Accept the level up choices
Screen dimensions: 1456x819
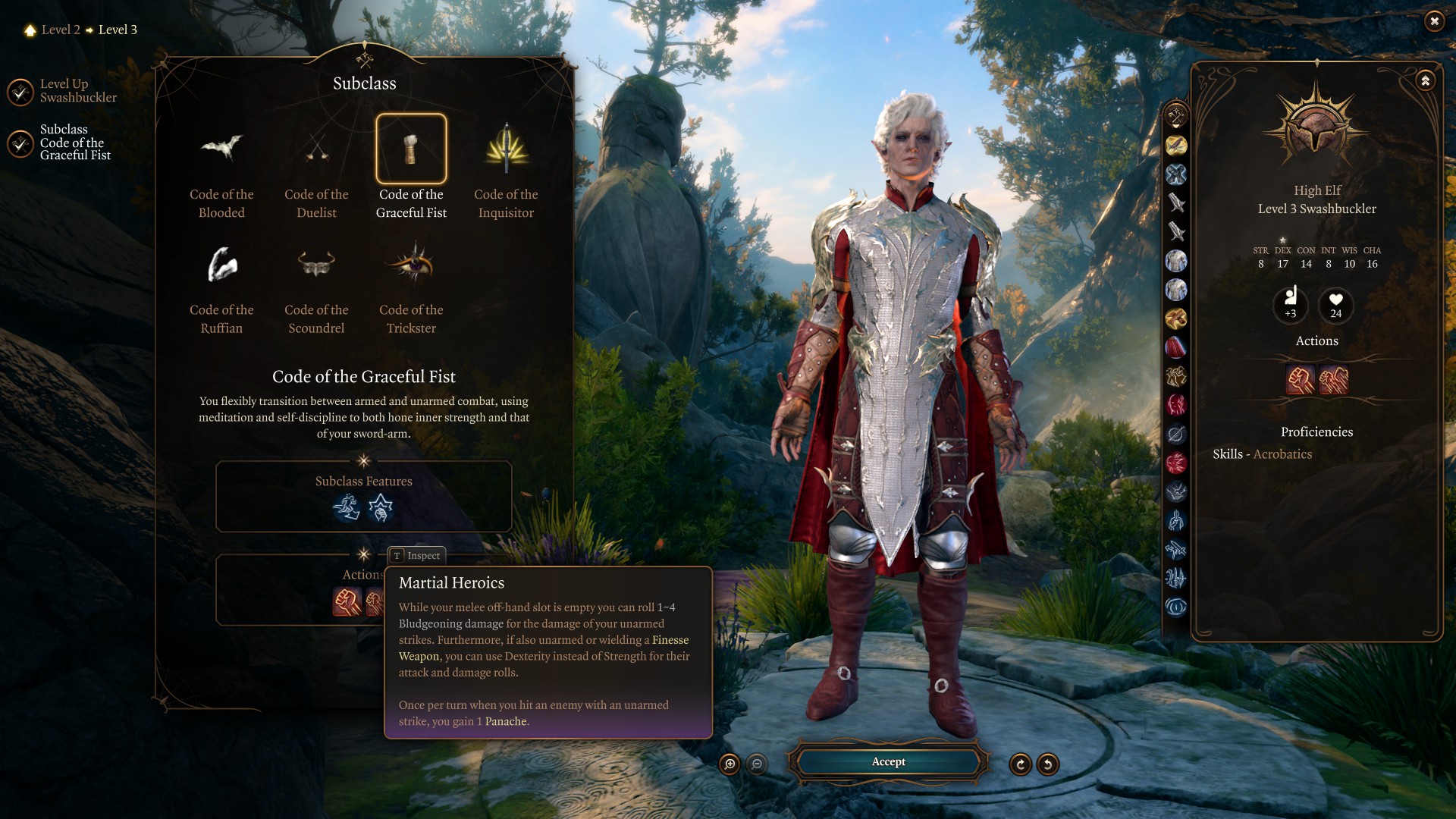click(888, 762)
